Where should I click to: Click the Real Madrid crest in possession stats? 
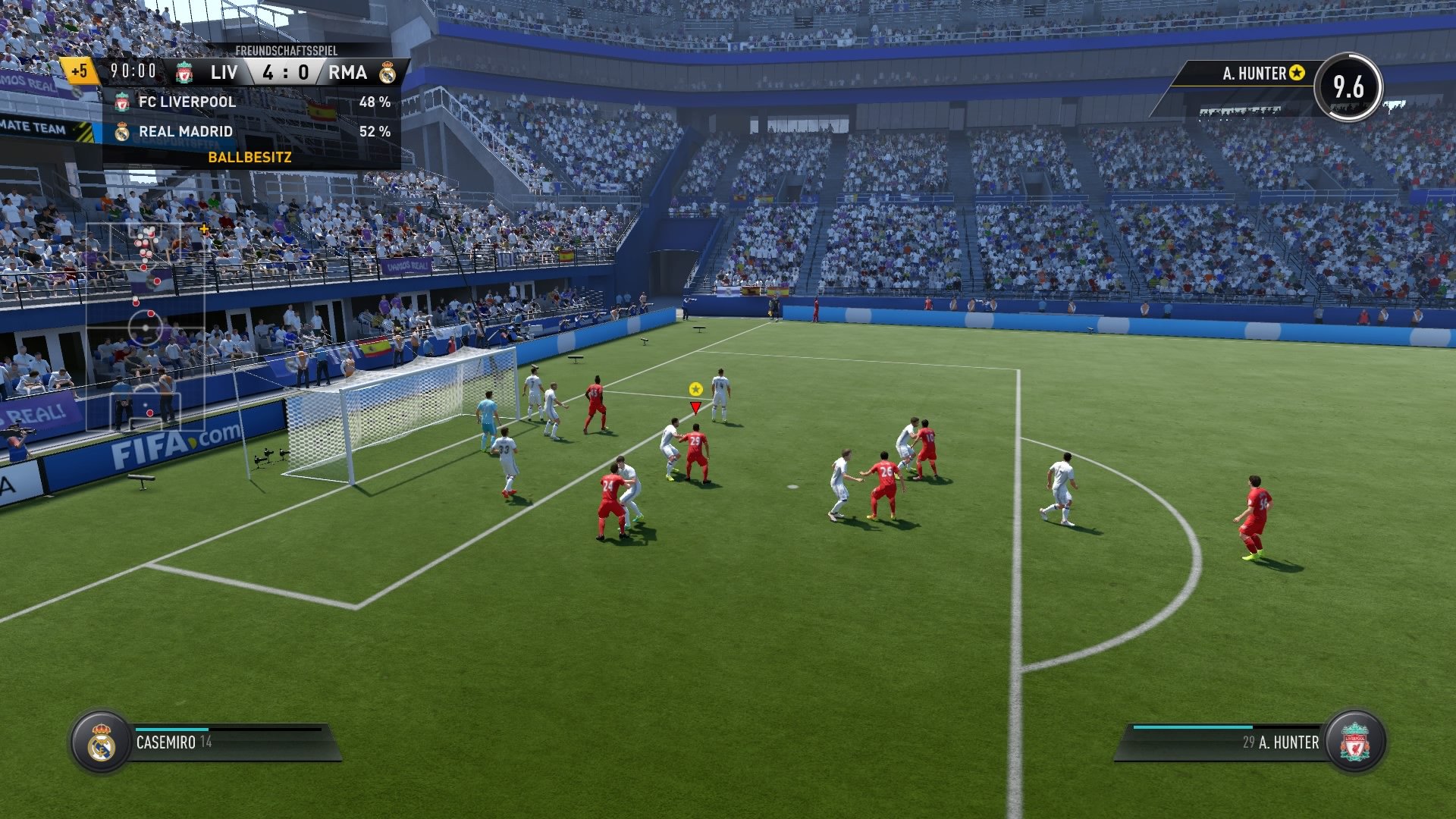[121, 130]
